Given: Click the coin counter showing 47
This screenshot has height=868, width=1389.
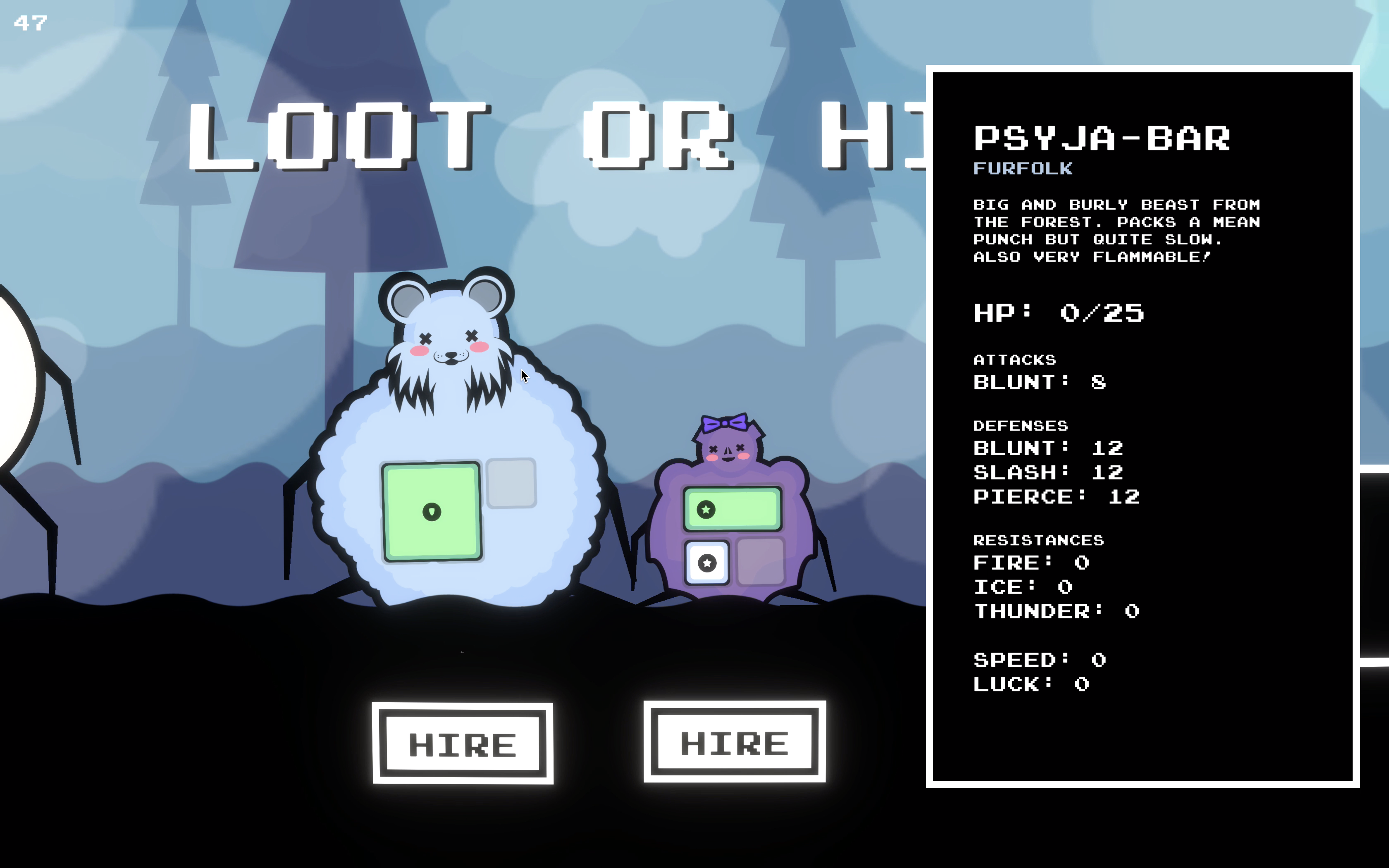Looking at the screenshot, I should click(x=31, y=23).
